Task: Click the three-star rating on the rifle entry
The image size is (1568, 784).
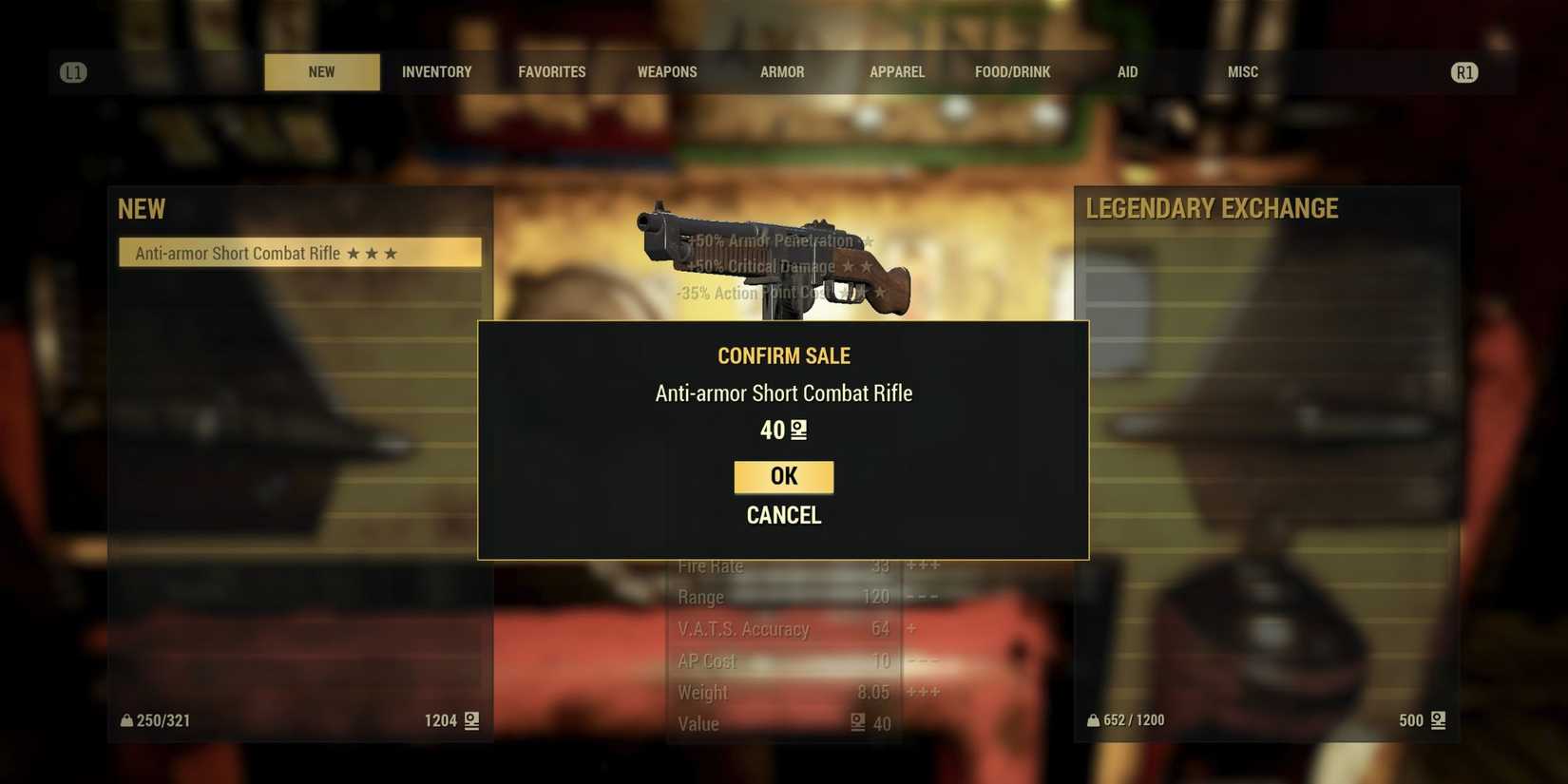Action: (372, 253)
